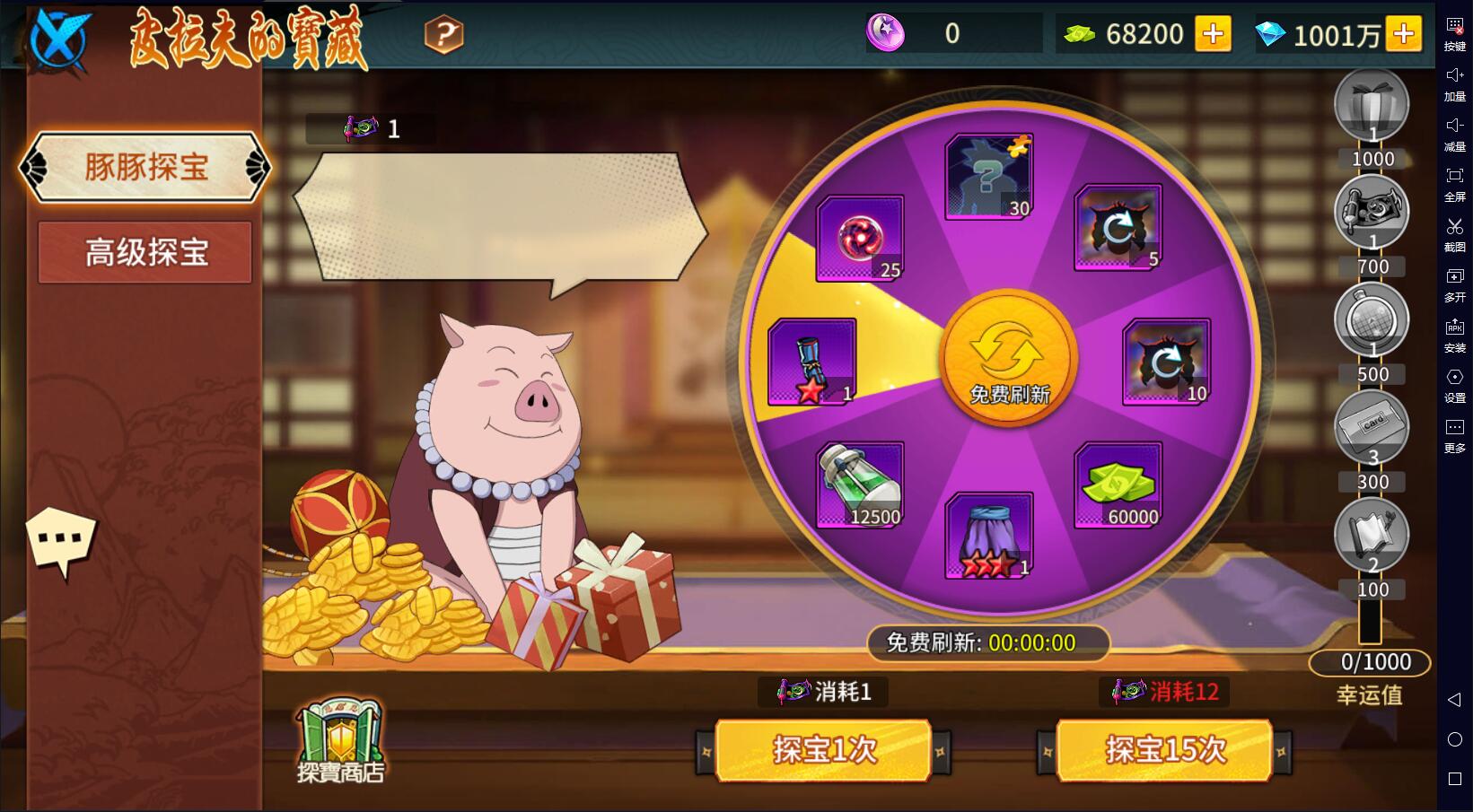Take a screenshot with the emulator 截图 tool
The width and height of the screenshot is (1473, 812).
point(1454,233)
